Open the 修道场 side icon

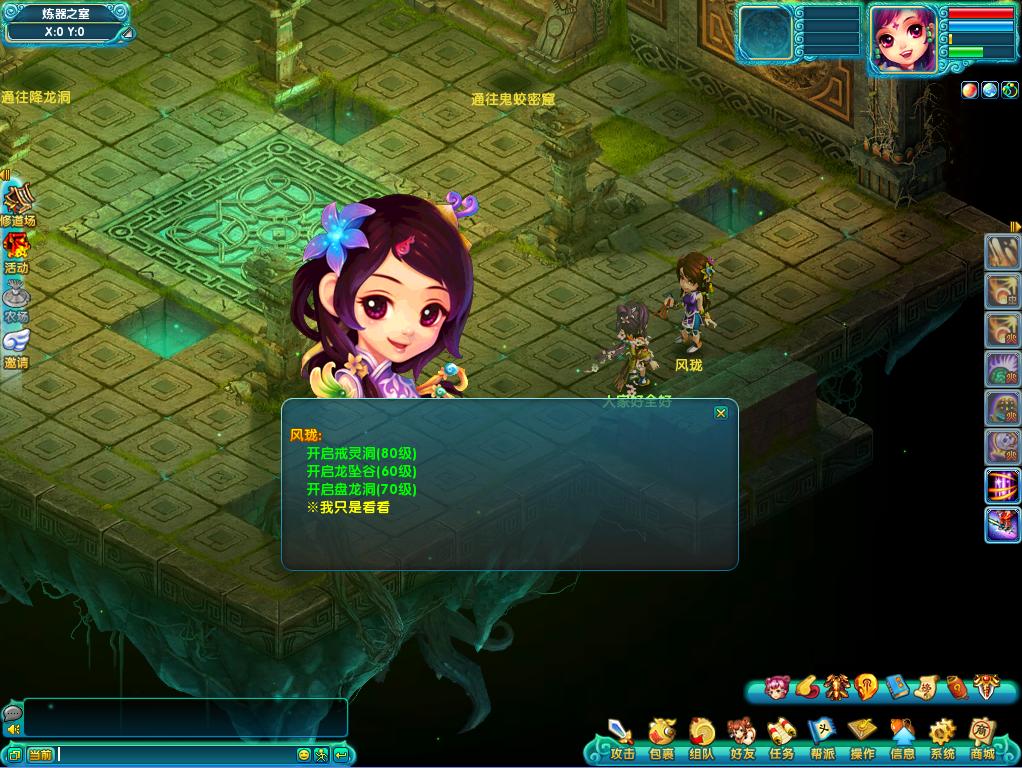point(17,205)
